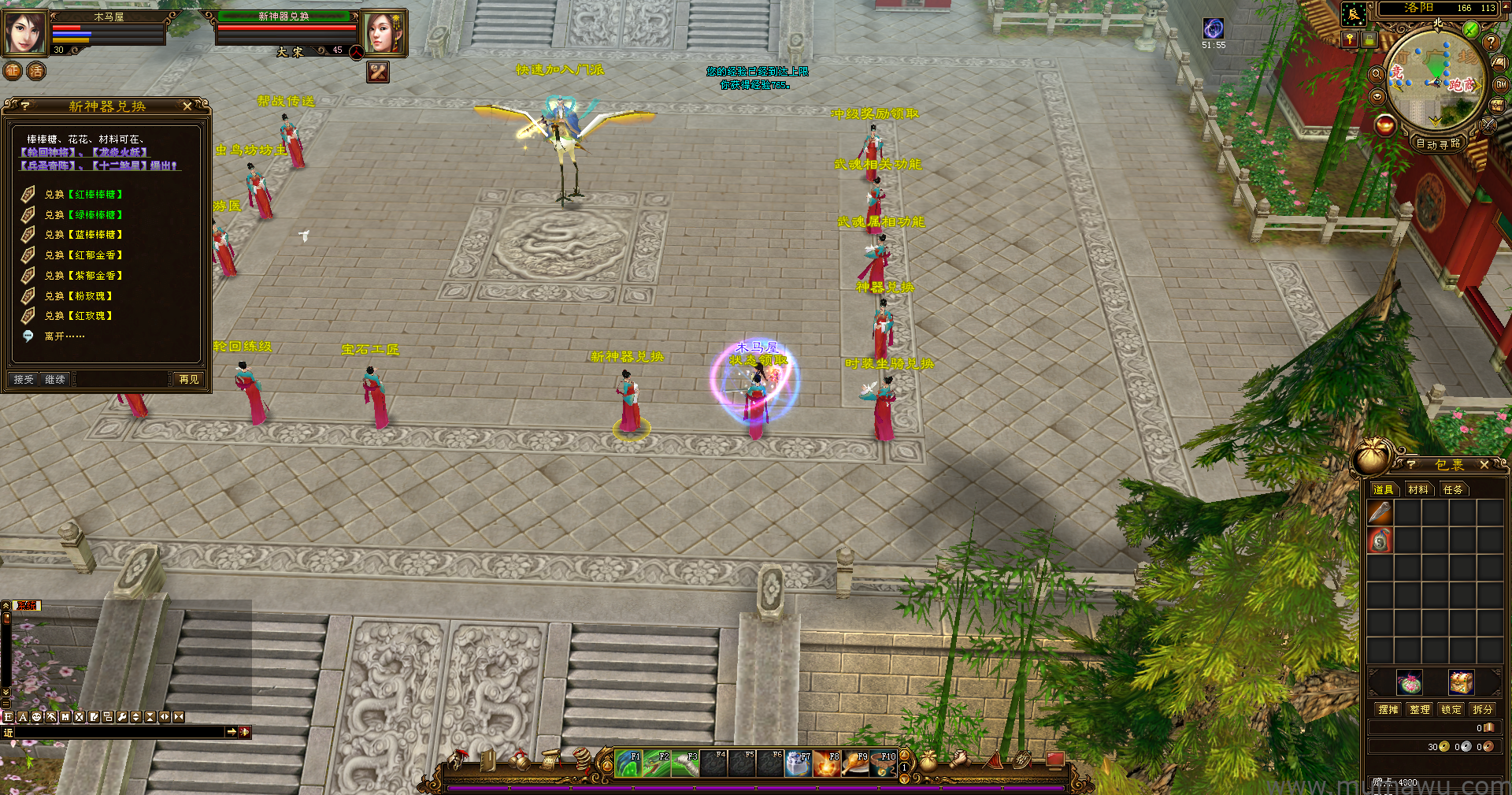
Task: Close the 新神器兑换 dialogue window
Action: point(187,106)
